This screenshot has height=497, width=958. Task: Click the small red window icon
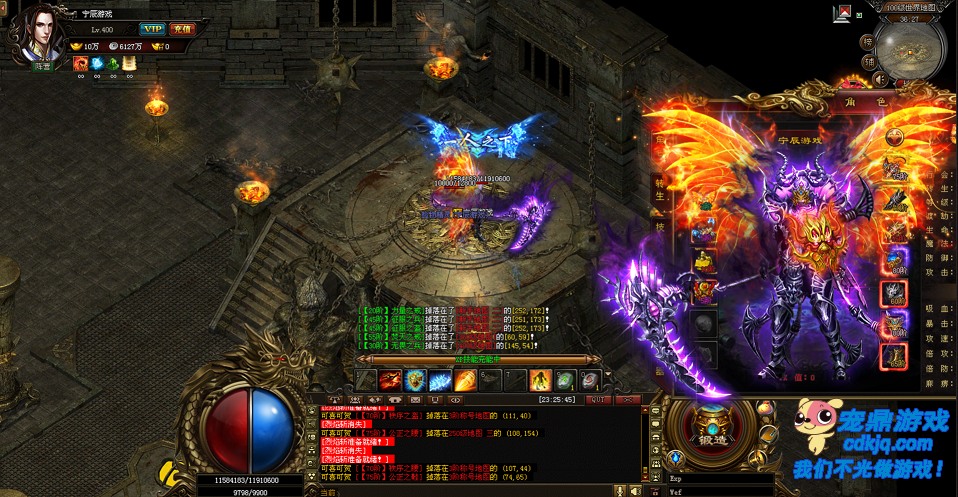(843, 13)
